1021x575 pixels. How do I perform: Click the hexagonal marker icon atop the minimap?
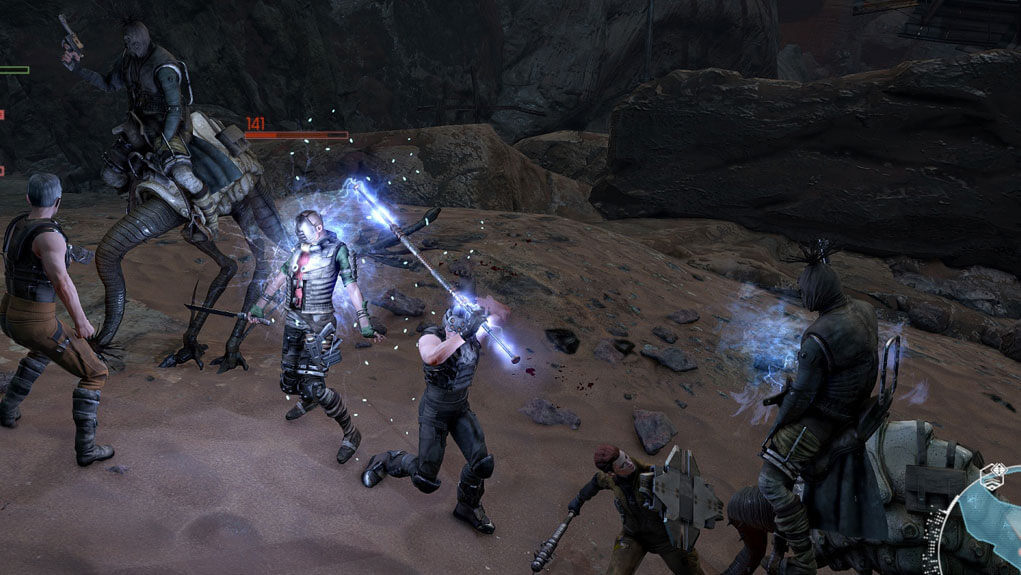992,476
